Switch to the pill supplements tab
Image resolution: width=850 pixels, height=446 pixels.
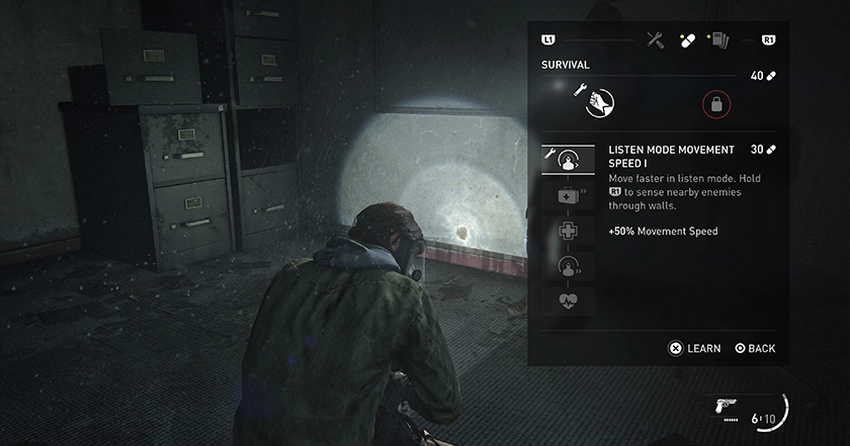click(687, 40)
